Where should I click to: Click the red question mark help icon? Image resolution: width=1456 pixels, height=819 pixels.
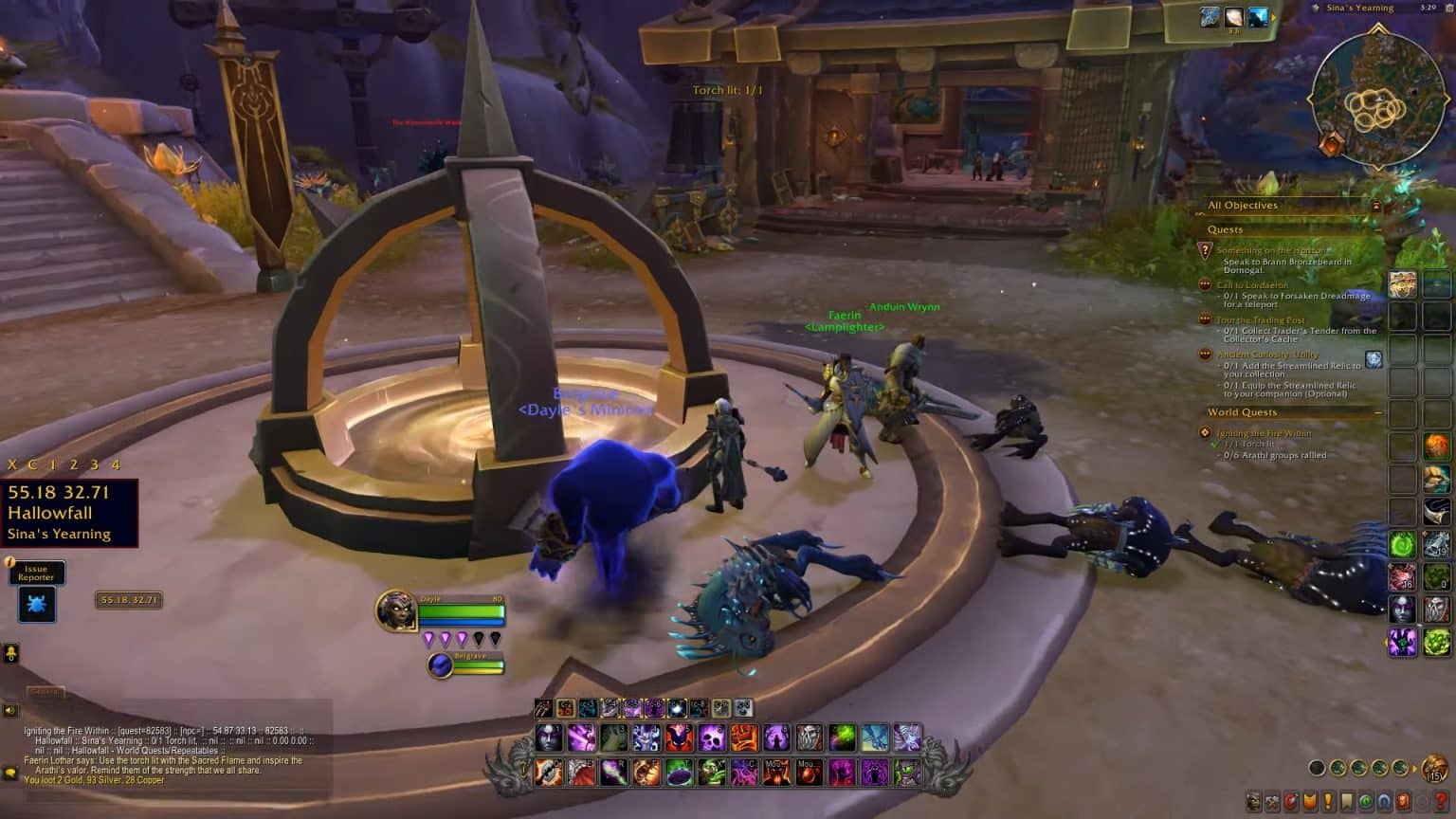[1441, 801]
